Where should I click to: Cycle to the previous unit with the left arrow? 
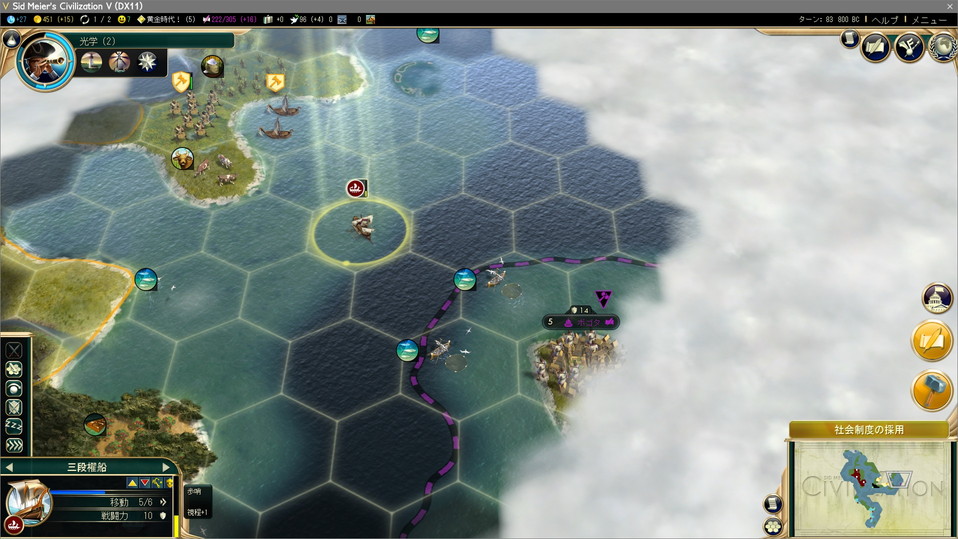click(x=9, y=467)
